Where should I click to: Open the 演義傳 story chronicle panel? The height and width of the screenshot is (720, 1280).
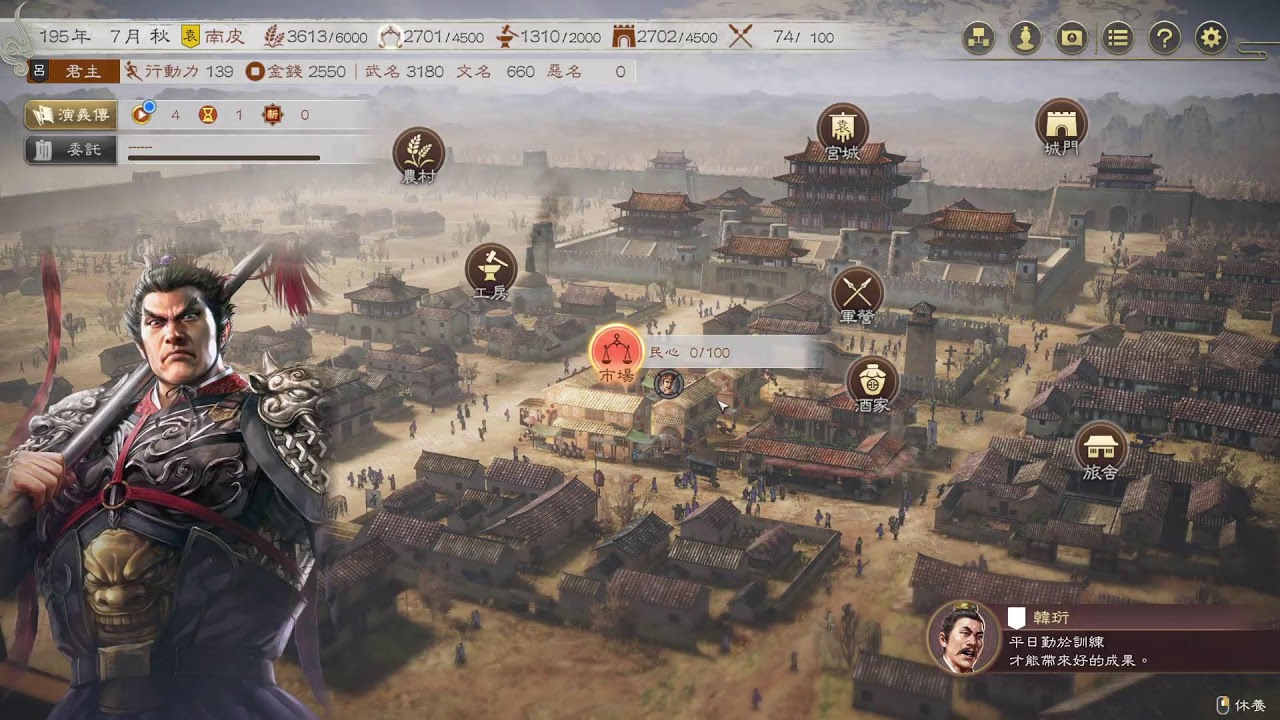[x=70, y=115]
